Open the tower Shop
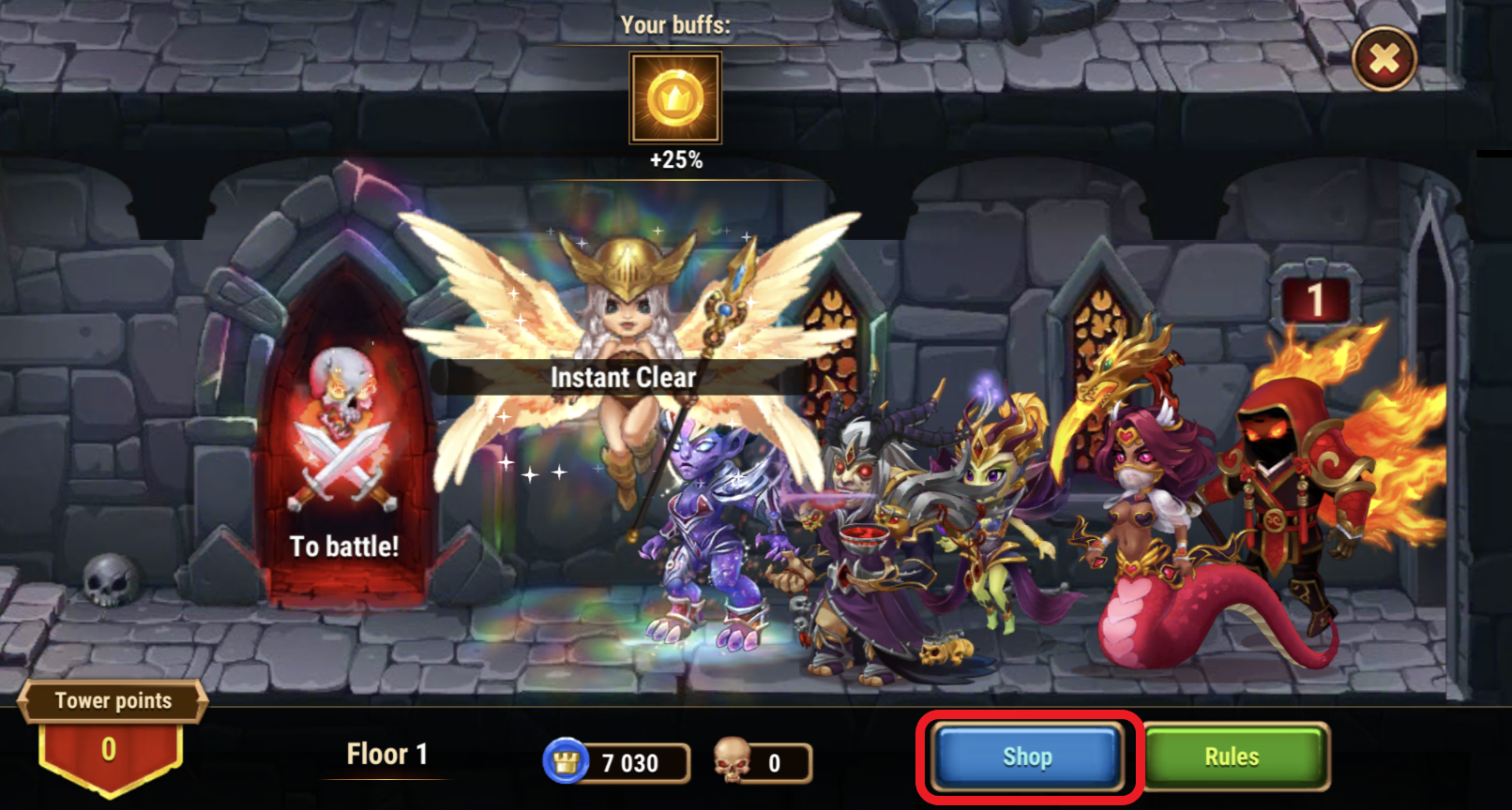 [1028, 757]
